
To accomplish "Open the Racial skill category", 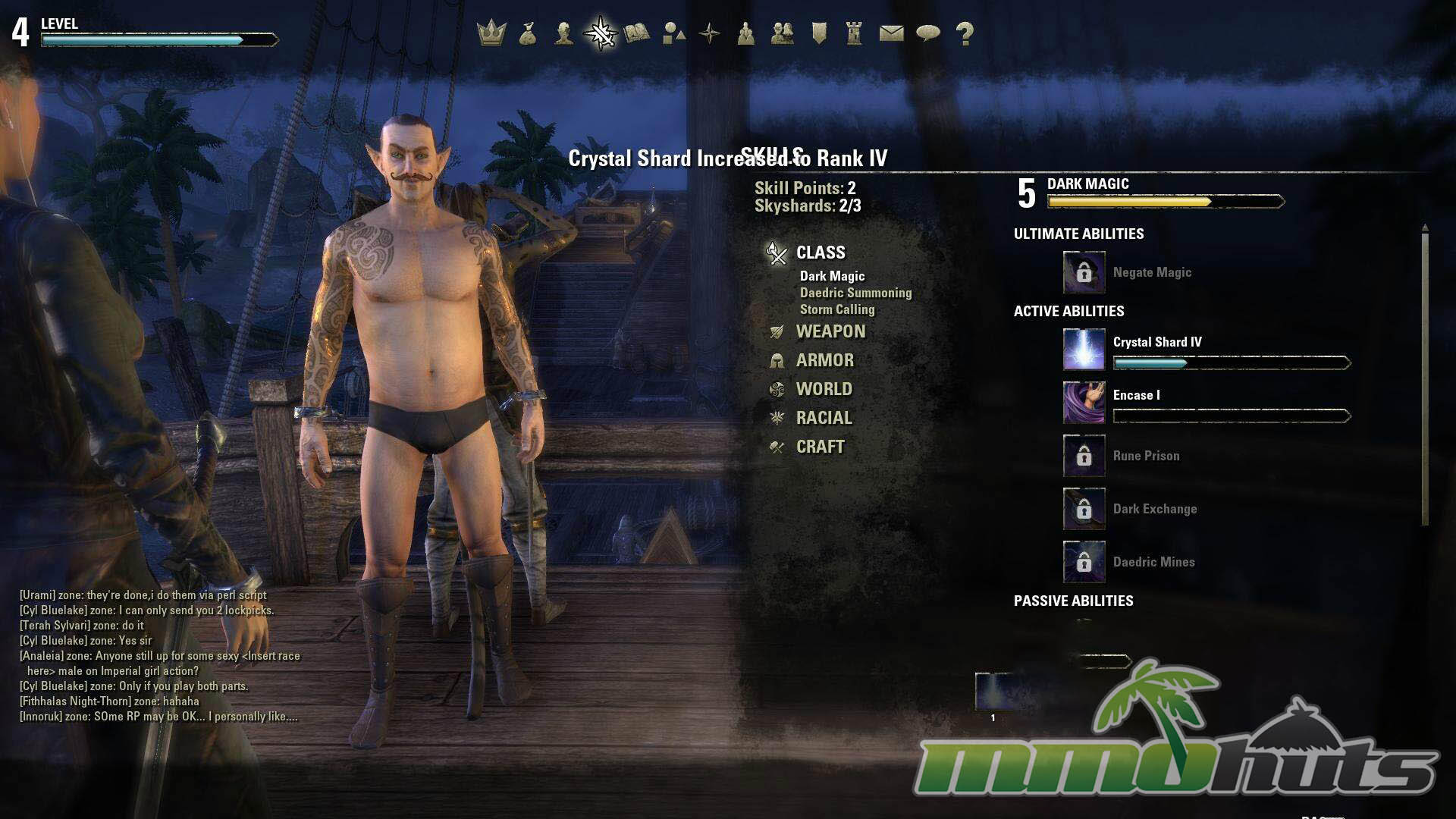I will point(824,418).
